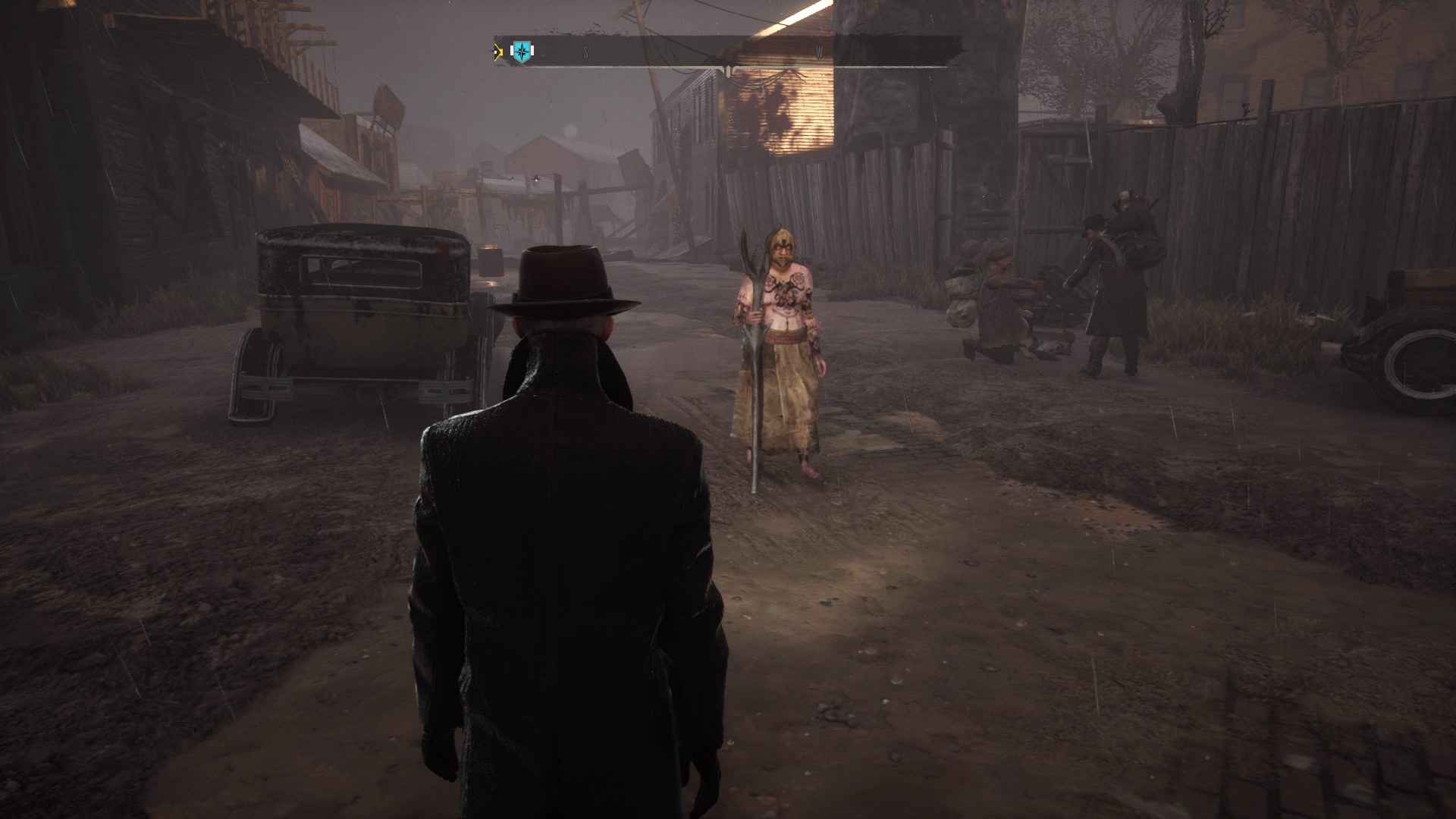Screen dimensions: 1456x819
Task: Click the yellow arrow marker on the compass
Action: 497,52
